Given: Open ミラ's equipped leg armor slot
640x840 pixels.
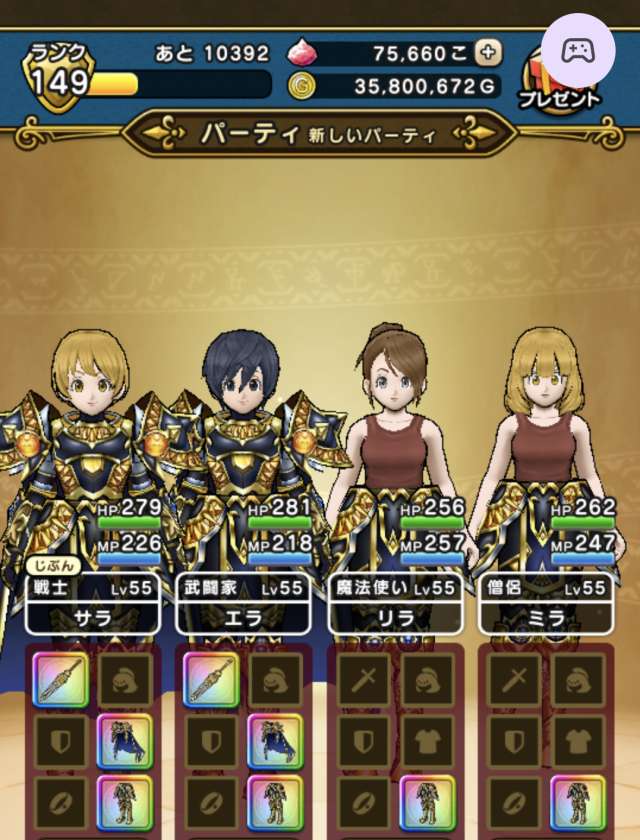Looking at the screenshot, I should pyautogui.click(x=577, y=802).
